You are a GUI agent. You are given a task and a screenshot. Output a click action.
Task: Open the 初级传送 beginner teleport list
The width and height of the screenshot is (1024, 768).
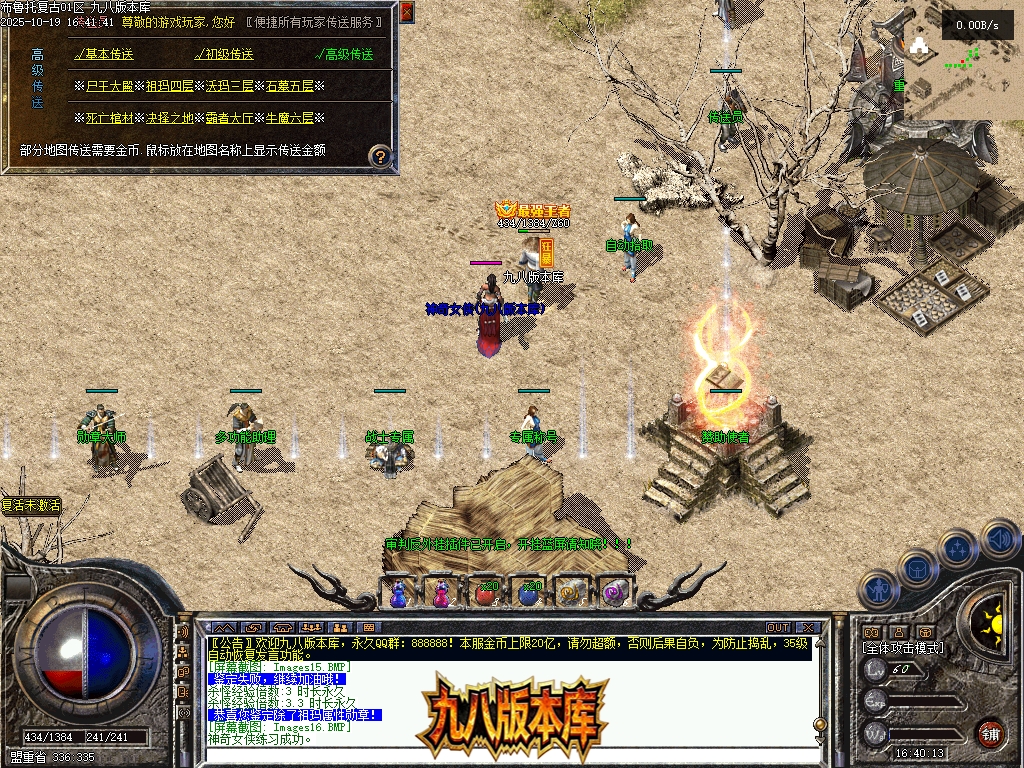(x=227, y=54)
